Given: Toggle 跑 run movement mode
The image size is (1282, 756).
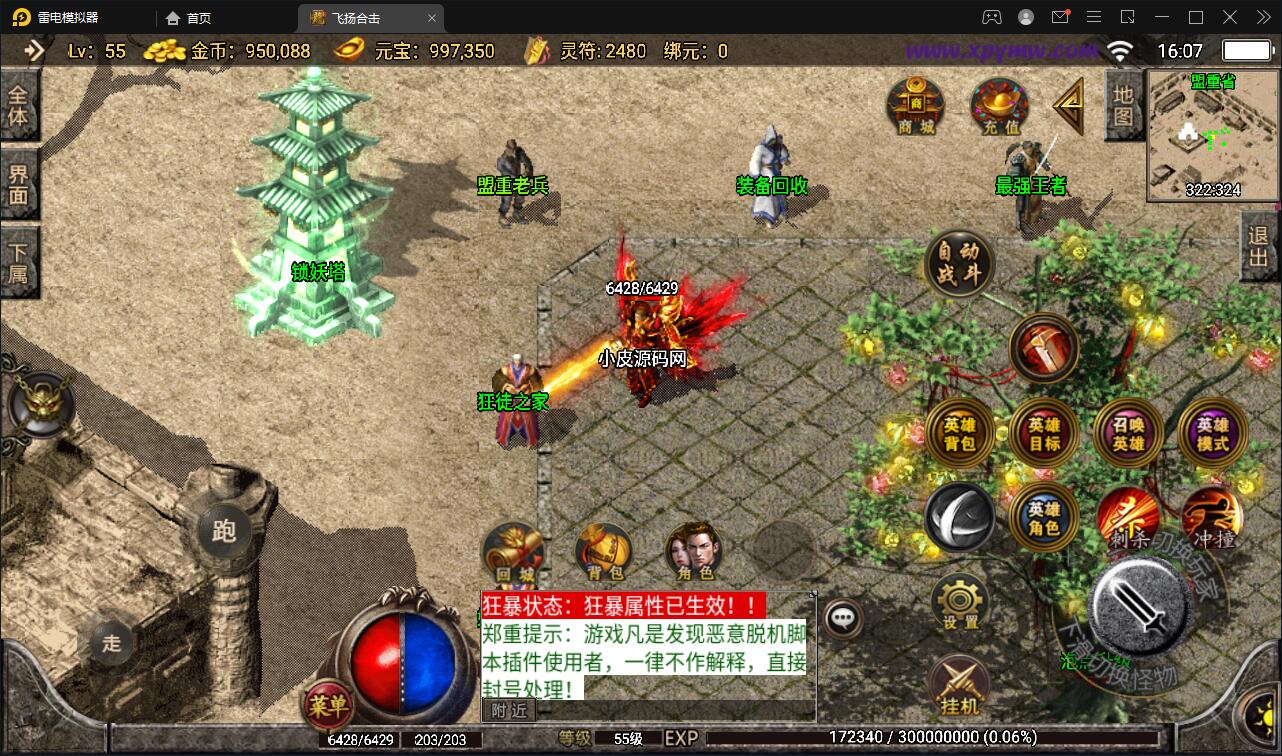Looking at the screenshot, I should click(224, 533).
